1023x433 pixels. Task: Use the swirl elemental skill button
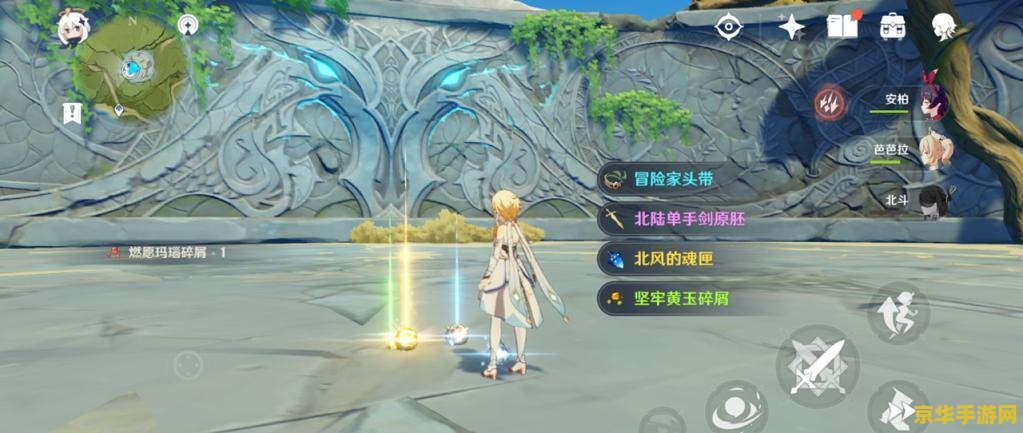(x=736, y=409)
